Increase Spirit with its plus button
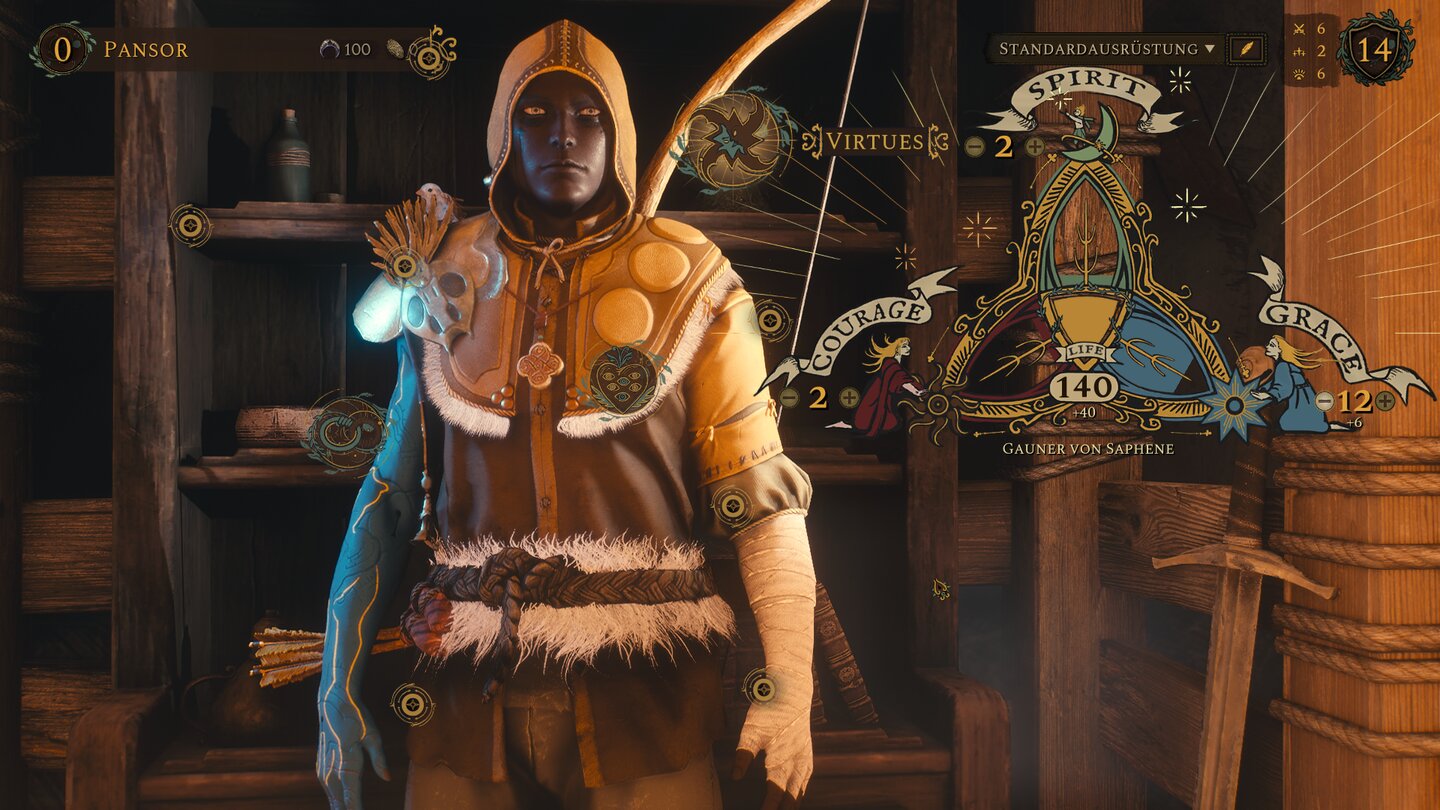1440x810 pixels. [x=1035, y=148]
